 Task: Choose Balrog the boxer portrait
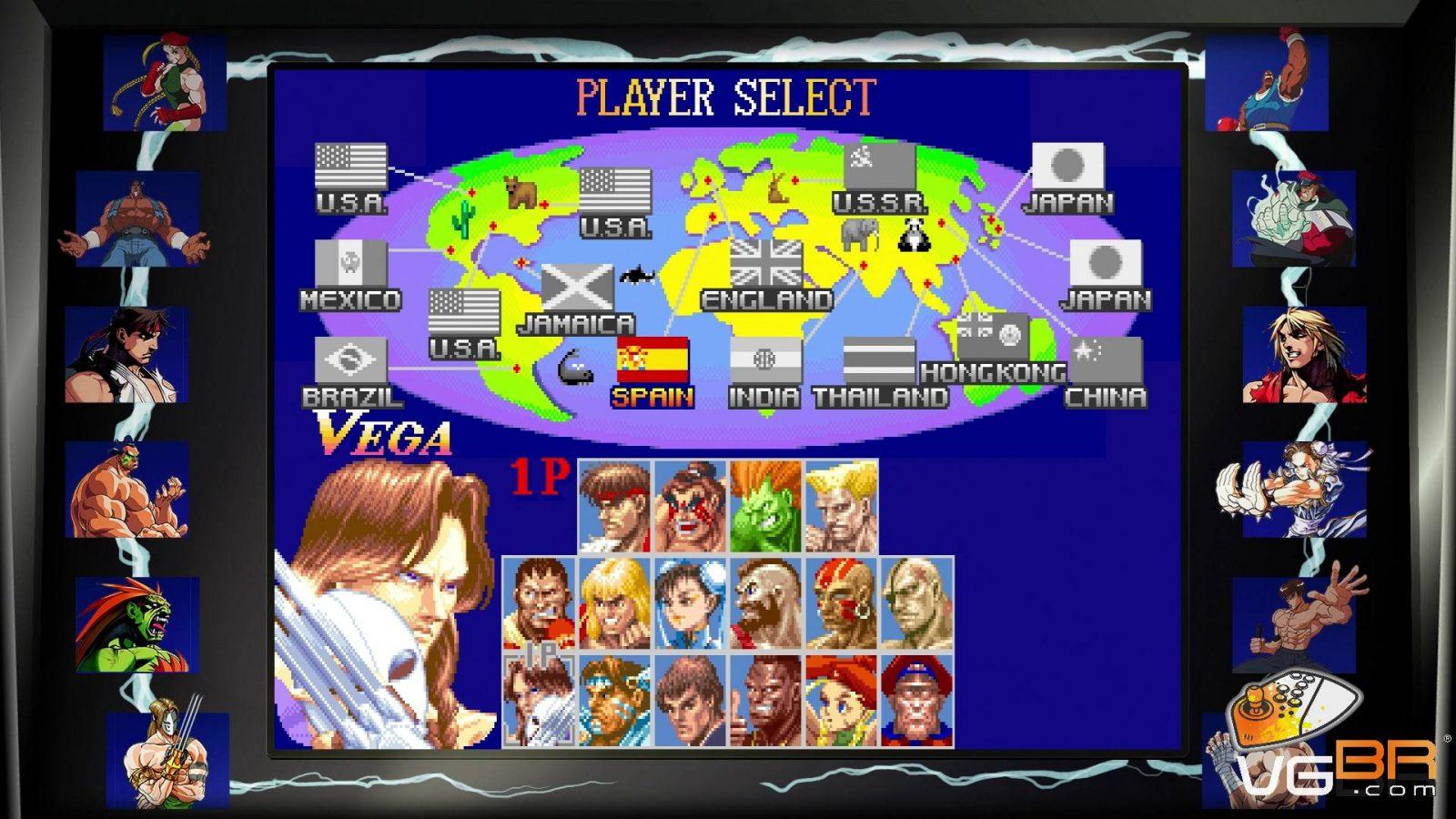tap(540, 603)
